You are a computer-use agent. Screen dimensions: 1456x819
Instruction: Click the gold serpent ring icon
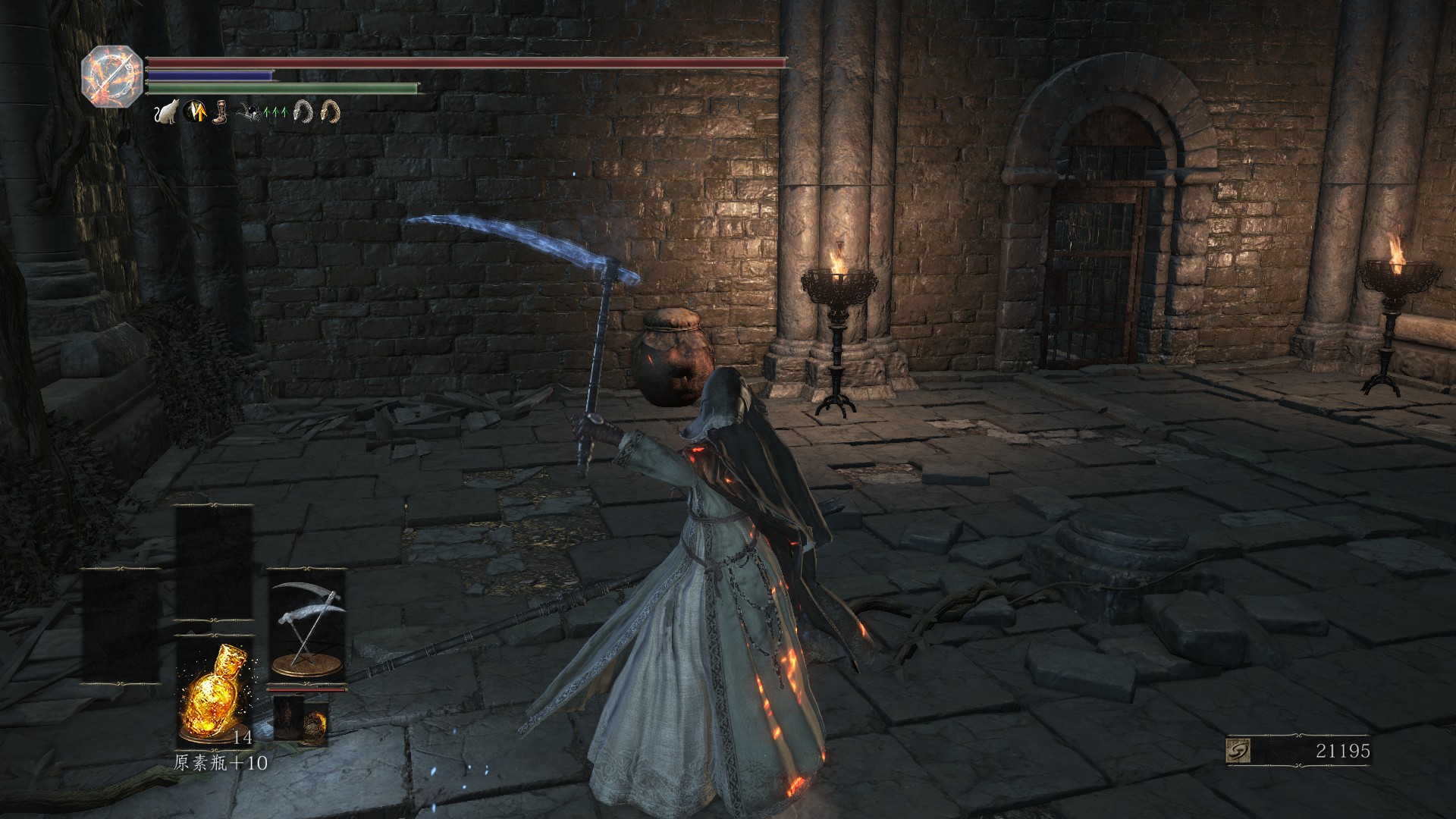point(330,113)
